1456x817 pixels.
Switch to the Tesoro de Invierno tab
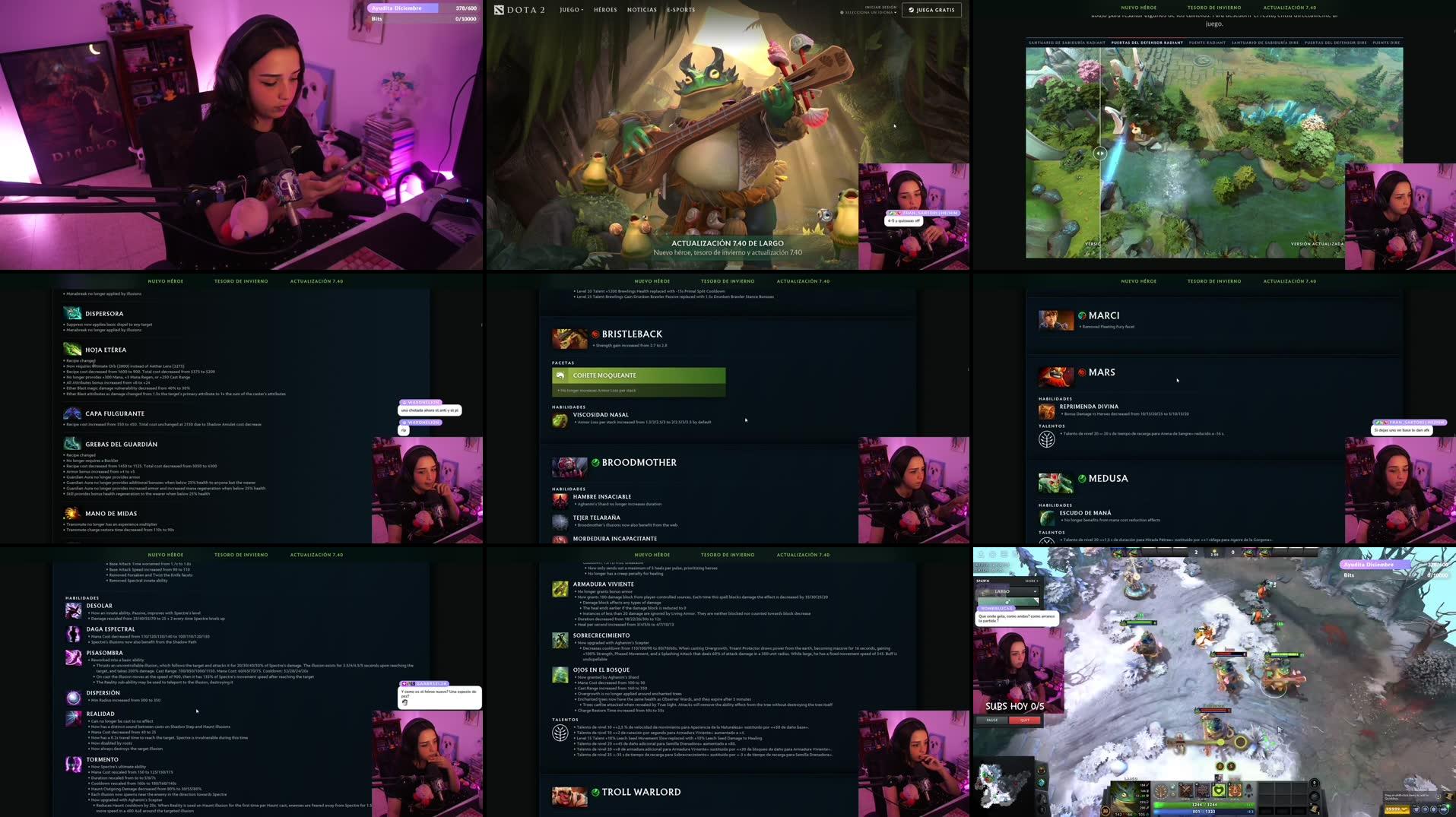click(x=726, y=280)
